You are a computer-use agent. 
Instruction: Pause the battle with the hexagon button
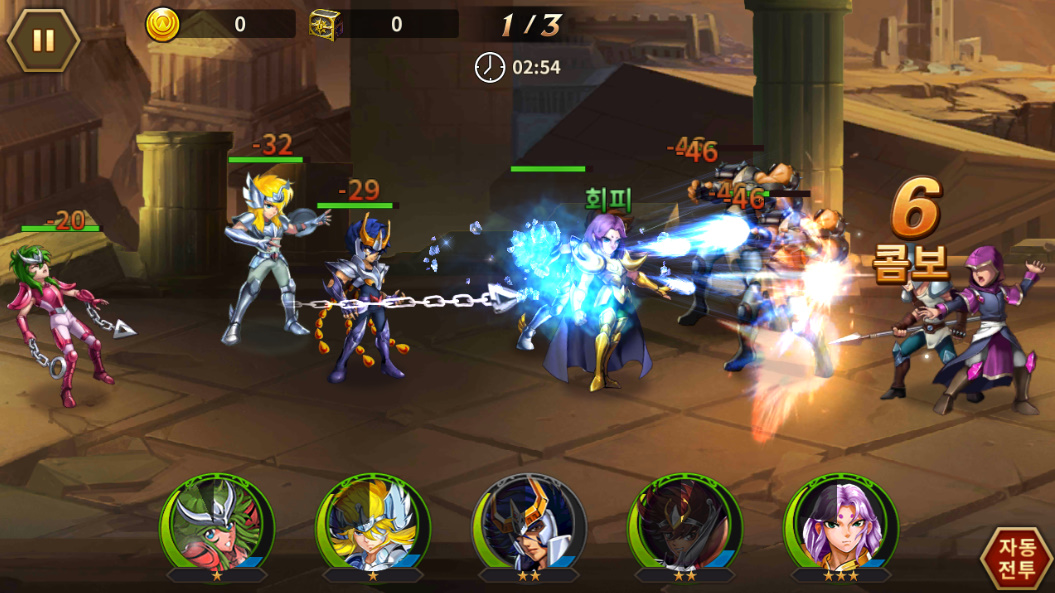tap(44, 40)
